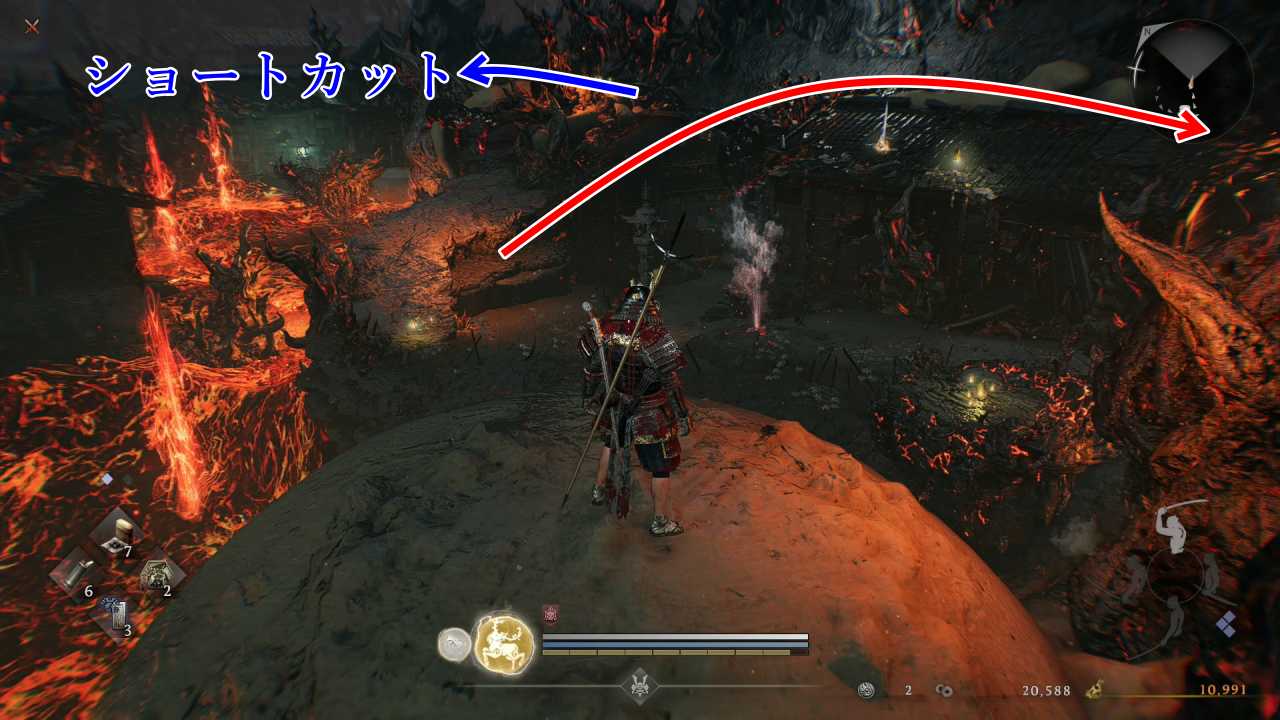Activate the golden deer guardian spirit icon

coord(503,641)
